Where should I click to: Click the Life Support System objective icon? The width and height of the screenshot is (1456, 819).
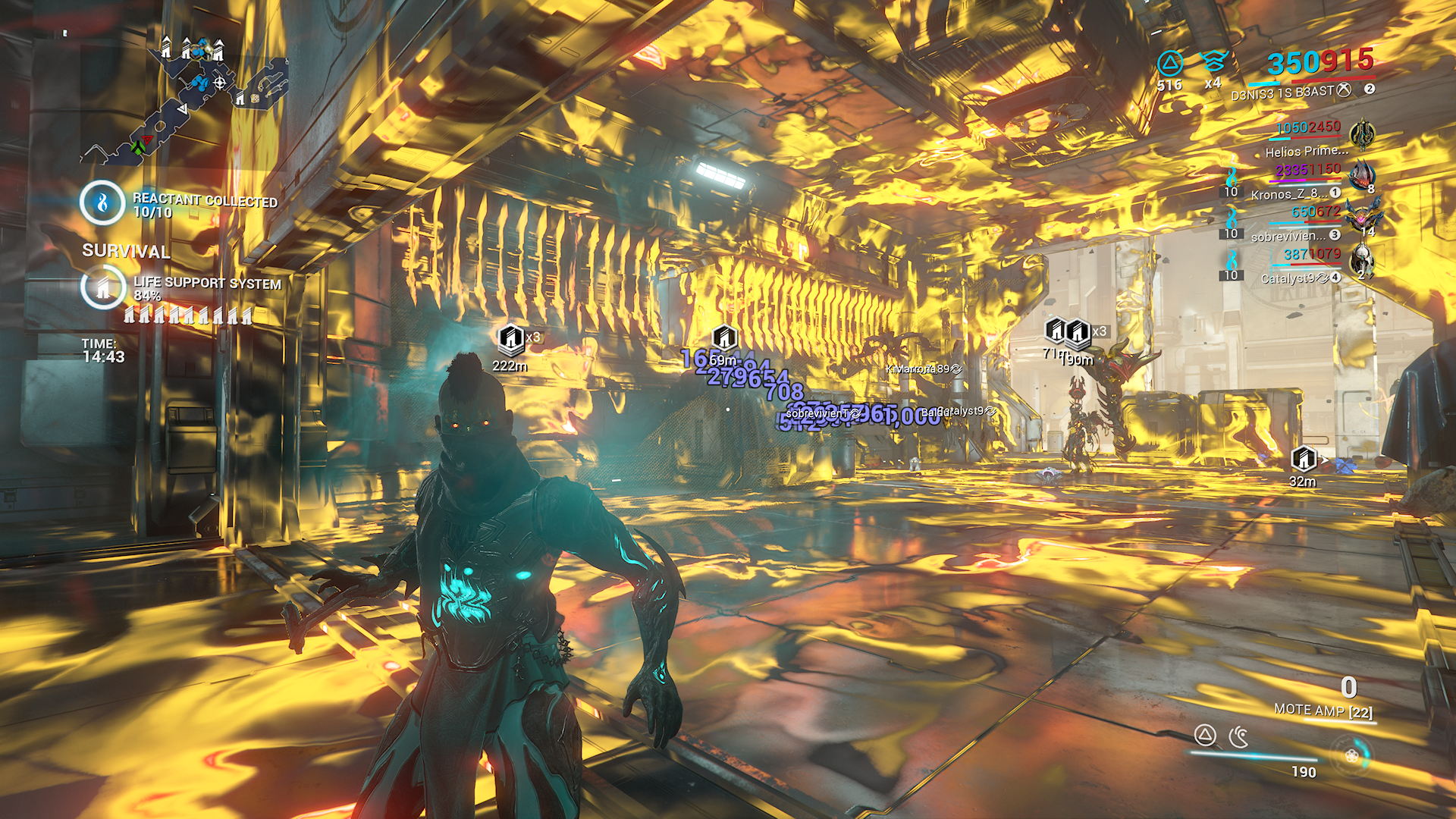[x=102, y=287]
